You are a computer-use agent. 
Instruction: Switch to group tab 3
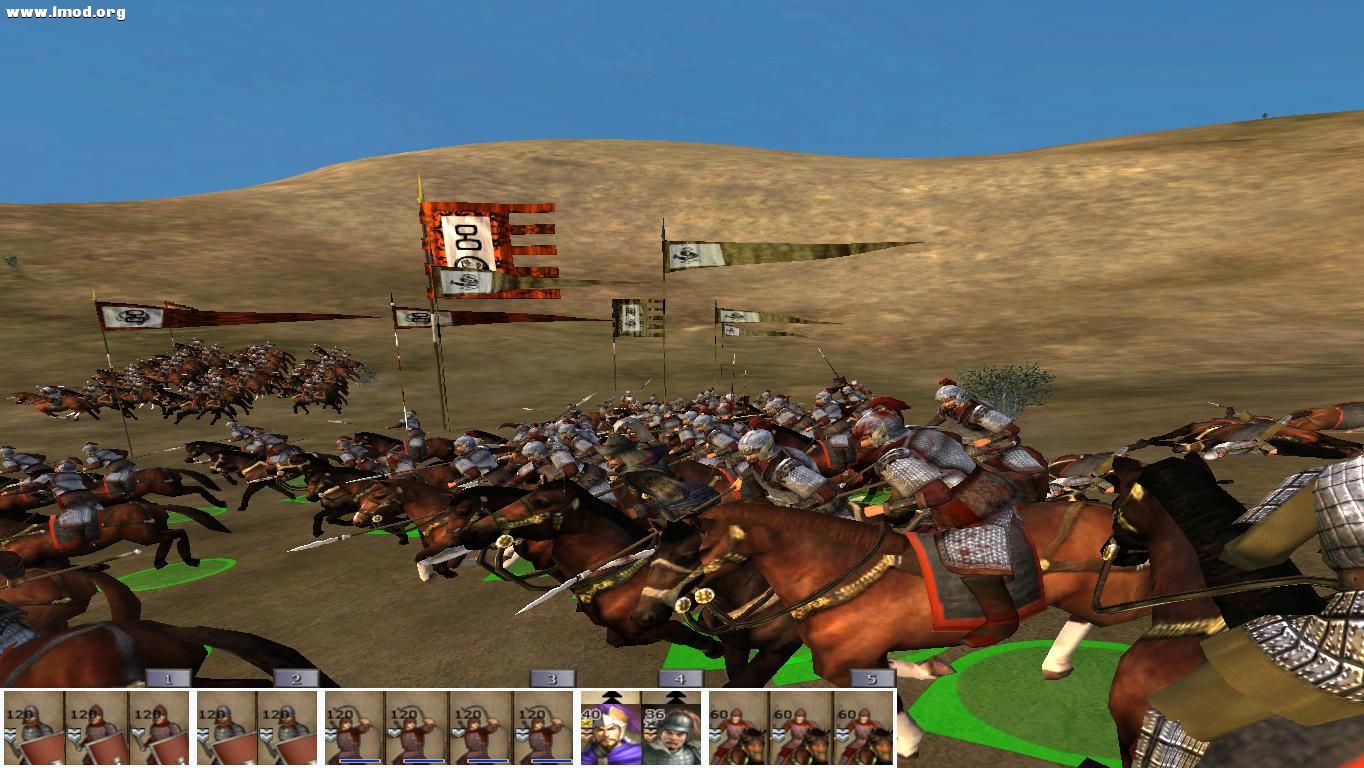[x=551, y=678]
